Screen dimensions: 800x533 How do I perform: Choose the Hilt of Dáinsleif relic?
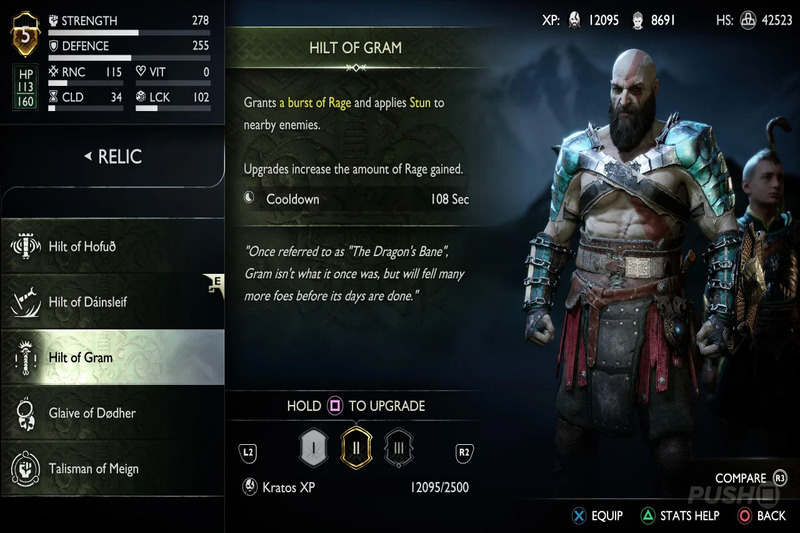click(112, 301)
